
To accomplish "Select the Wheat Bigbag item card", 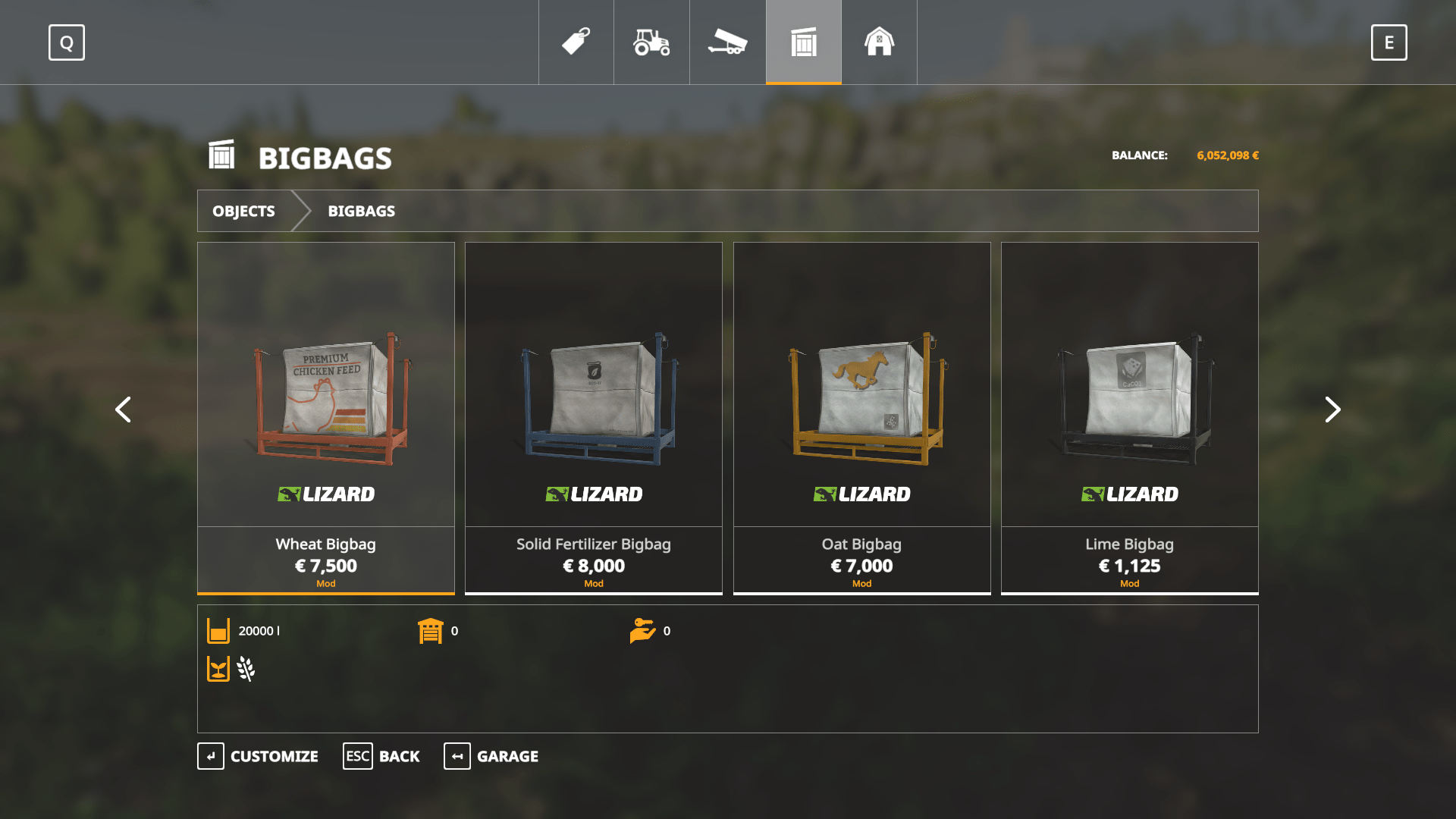I will point(326,417).
